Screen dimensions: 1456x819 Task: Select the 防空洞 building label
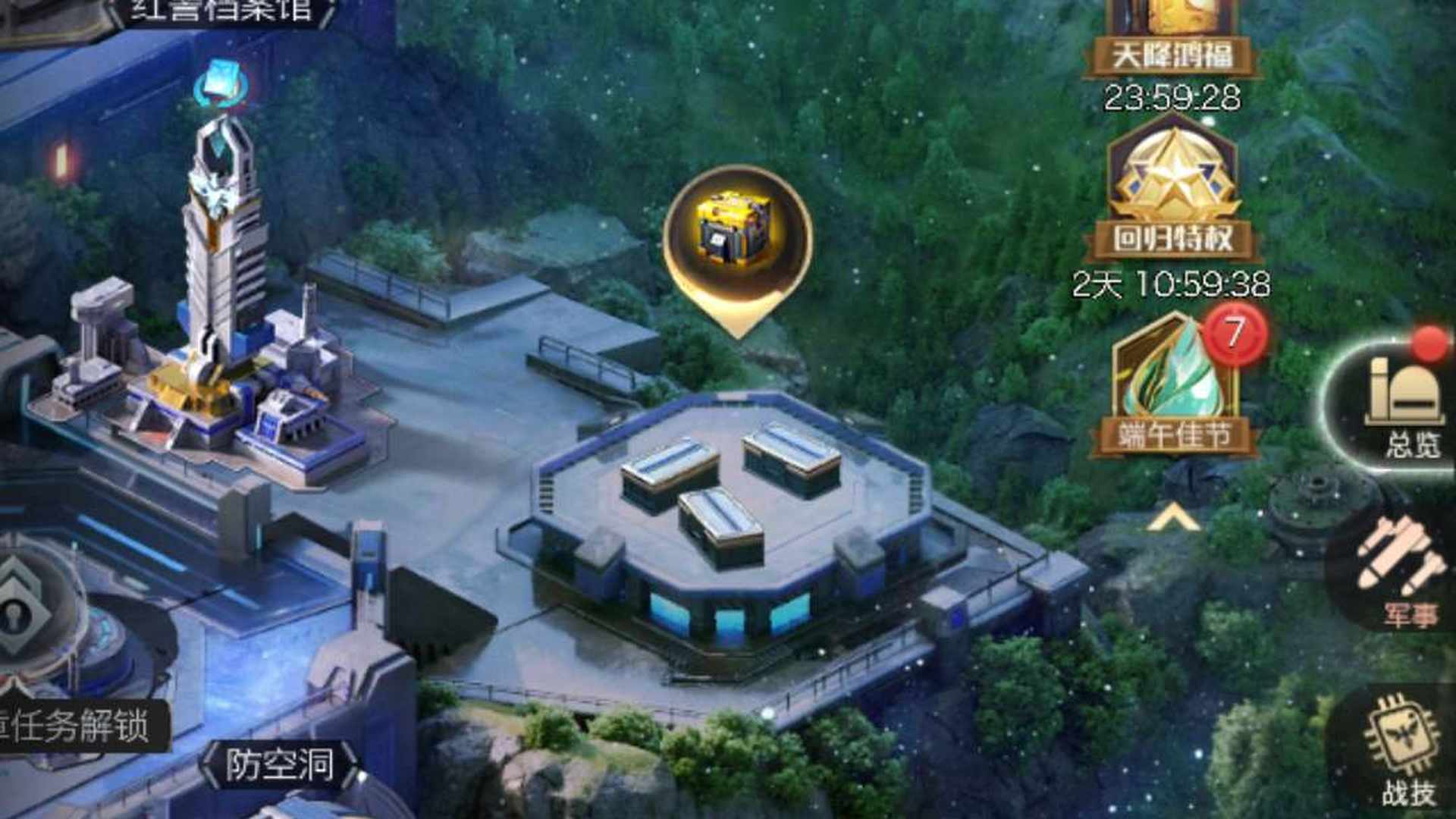279,764
